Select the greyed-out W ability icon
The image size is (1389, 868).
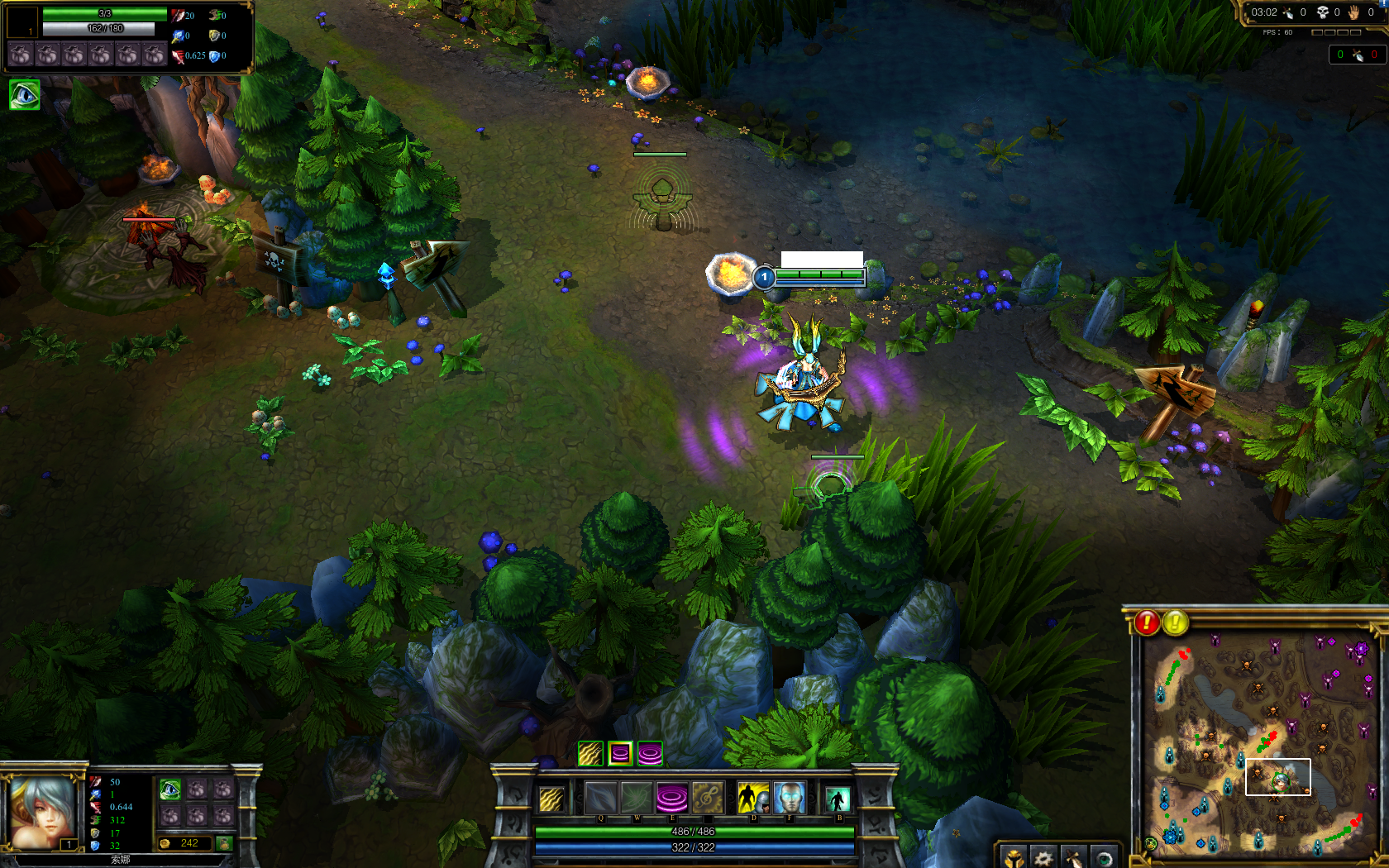tap(636, 798)
